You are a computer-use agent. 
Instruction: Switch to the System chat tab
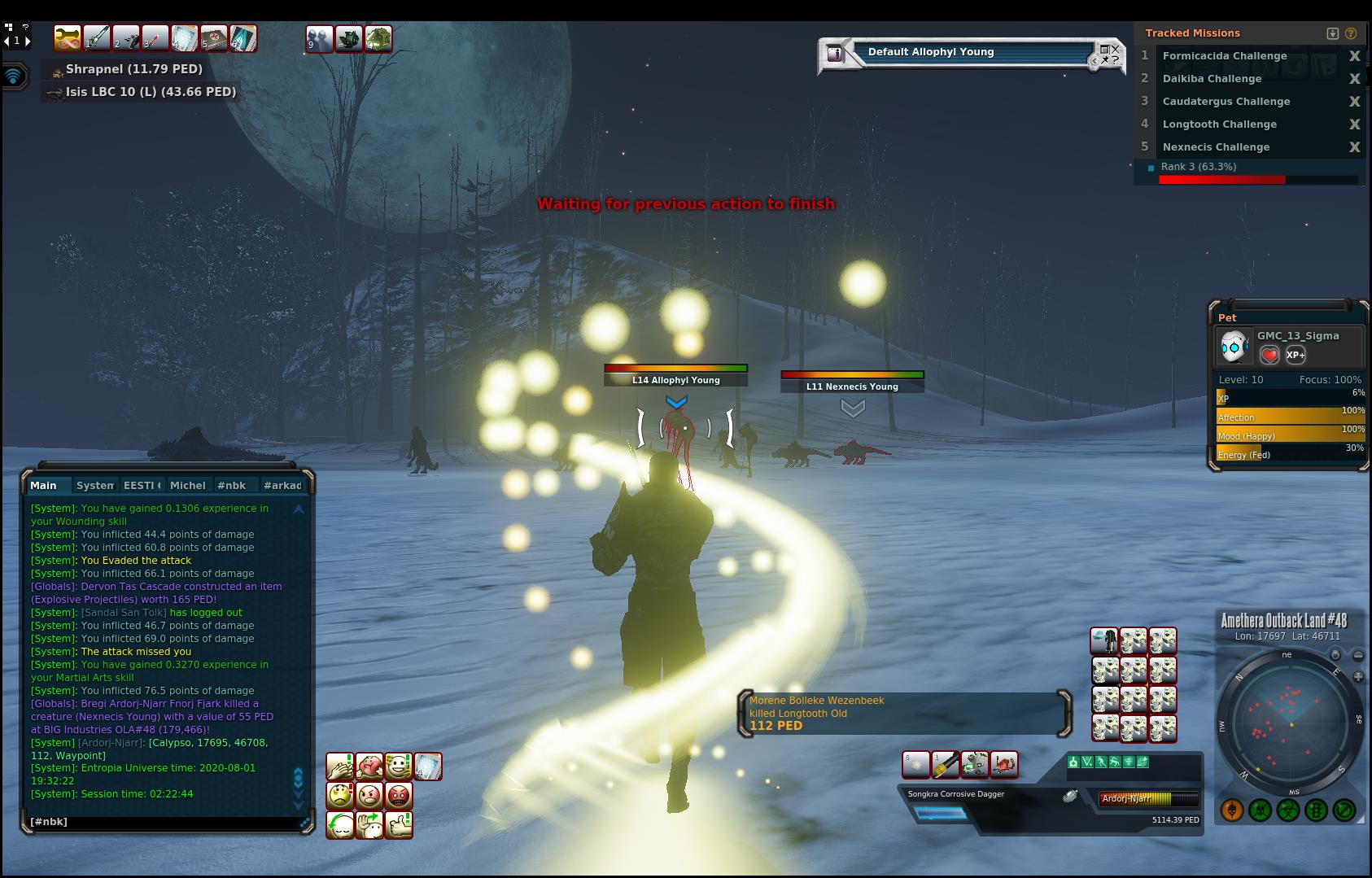tap(95, 485)
